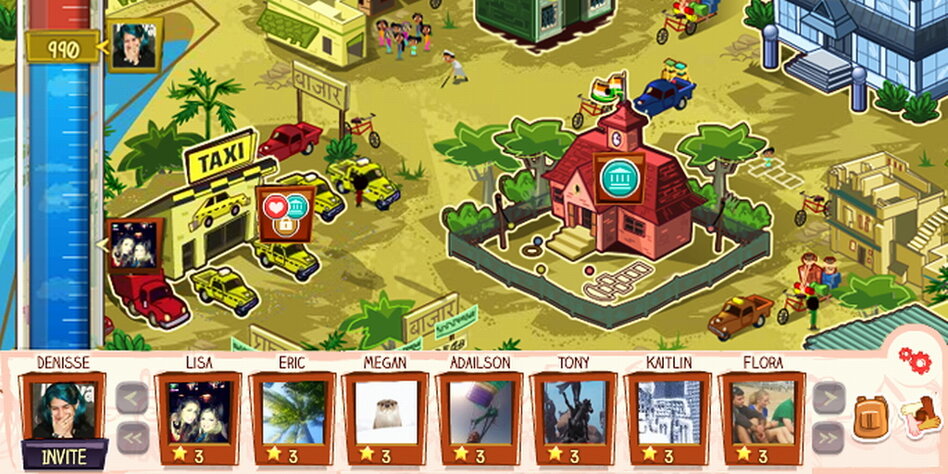Screen dimensions: 948x474
Task: Choose Eric's friend tile
Action: [292, 412]
